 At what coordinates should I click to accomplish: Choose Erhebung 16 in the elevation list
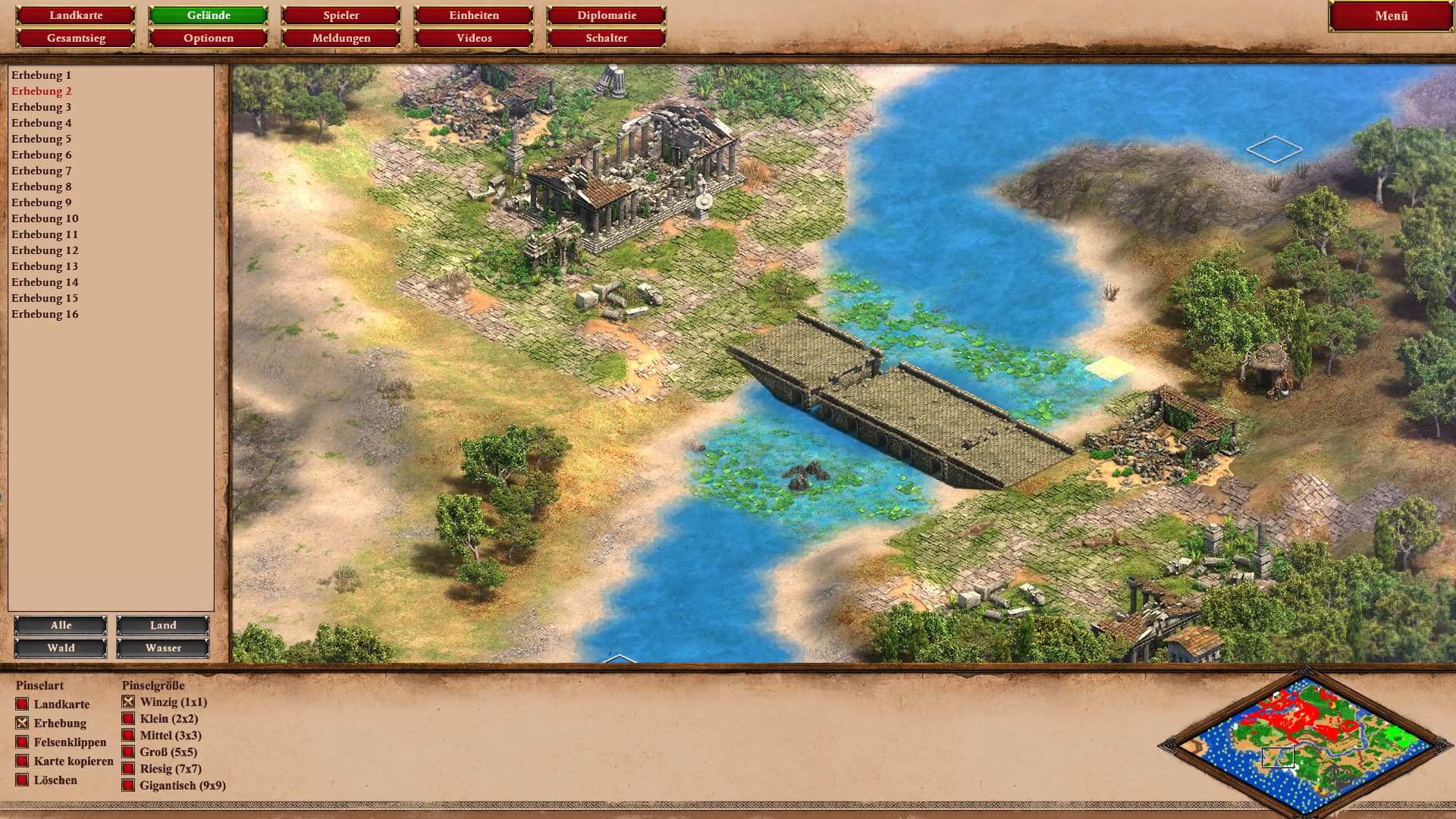[45, 314]
